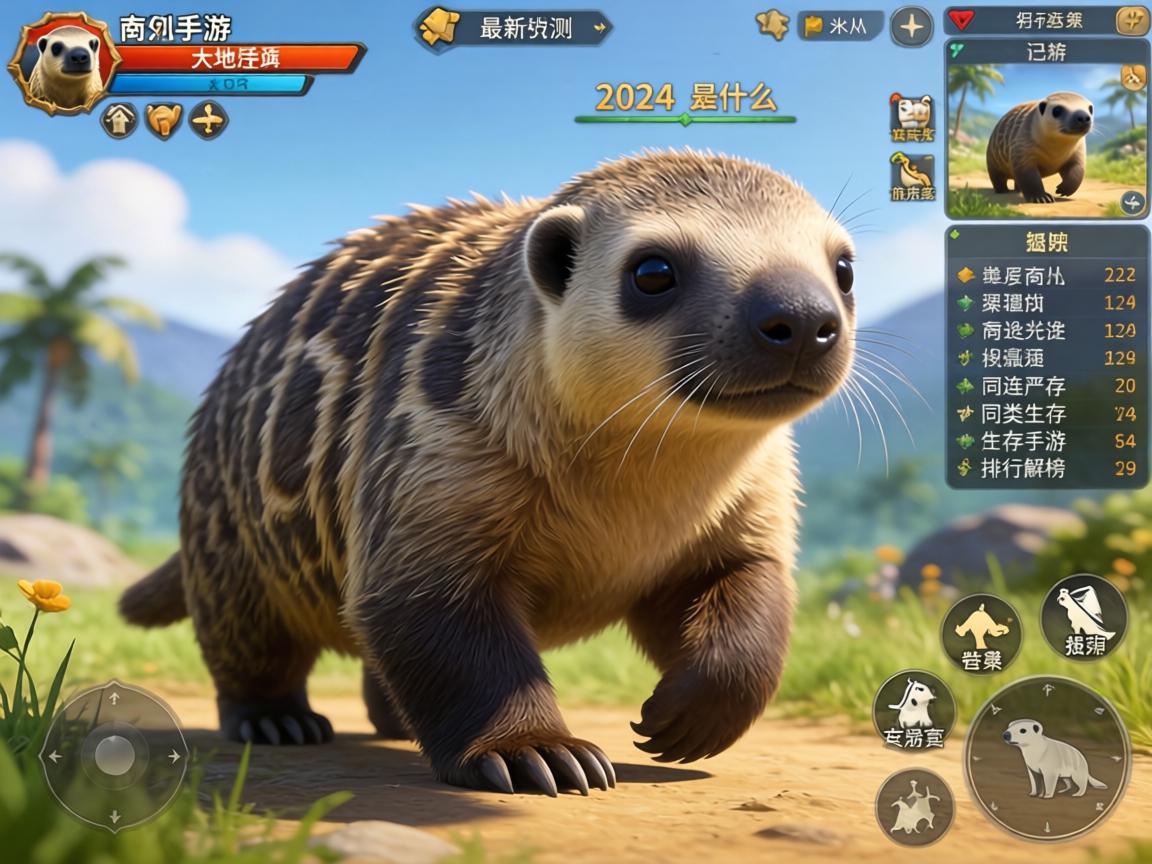Select the top list row showing 222

coord(1046,275)
